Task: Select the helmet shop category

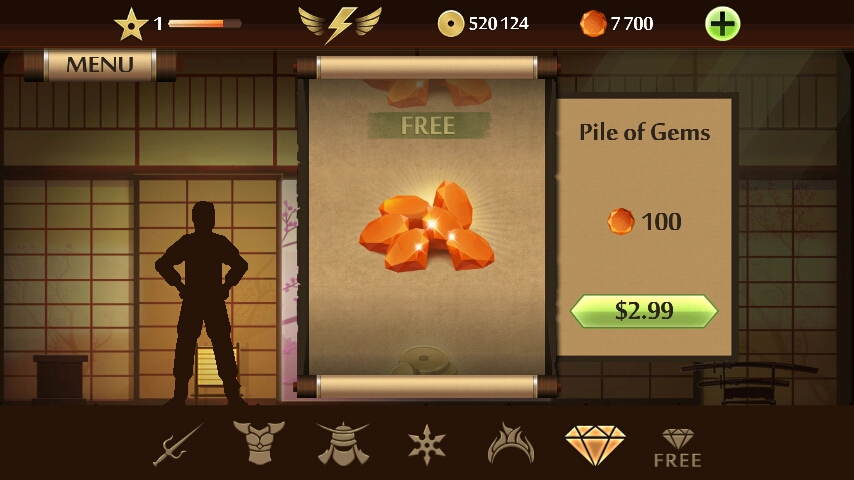Action: (x=343, y=443)
